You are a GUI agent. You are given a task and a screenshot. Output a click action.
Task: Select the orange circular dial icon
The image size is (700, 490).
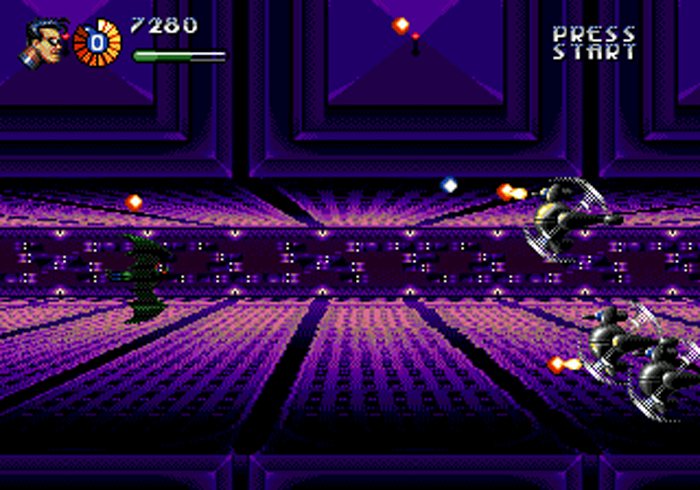[x=97, y=44]
